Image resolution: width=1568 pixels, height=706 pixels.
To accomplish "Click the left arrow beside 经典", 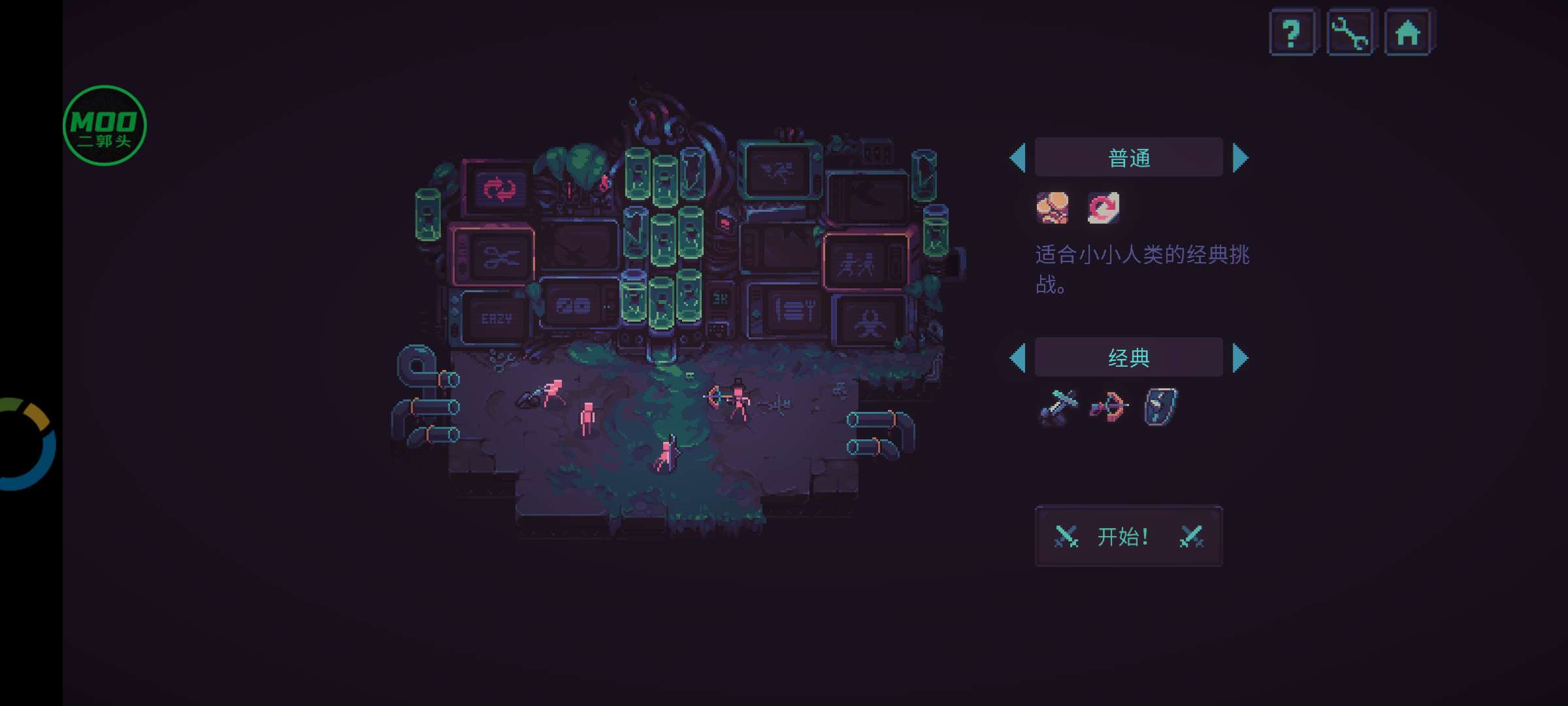I will 1018,358.
